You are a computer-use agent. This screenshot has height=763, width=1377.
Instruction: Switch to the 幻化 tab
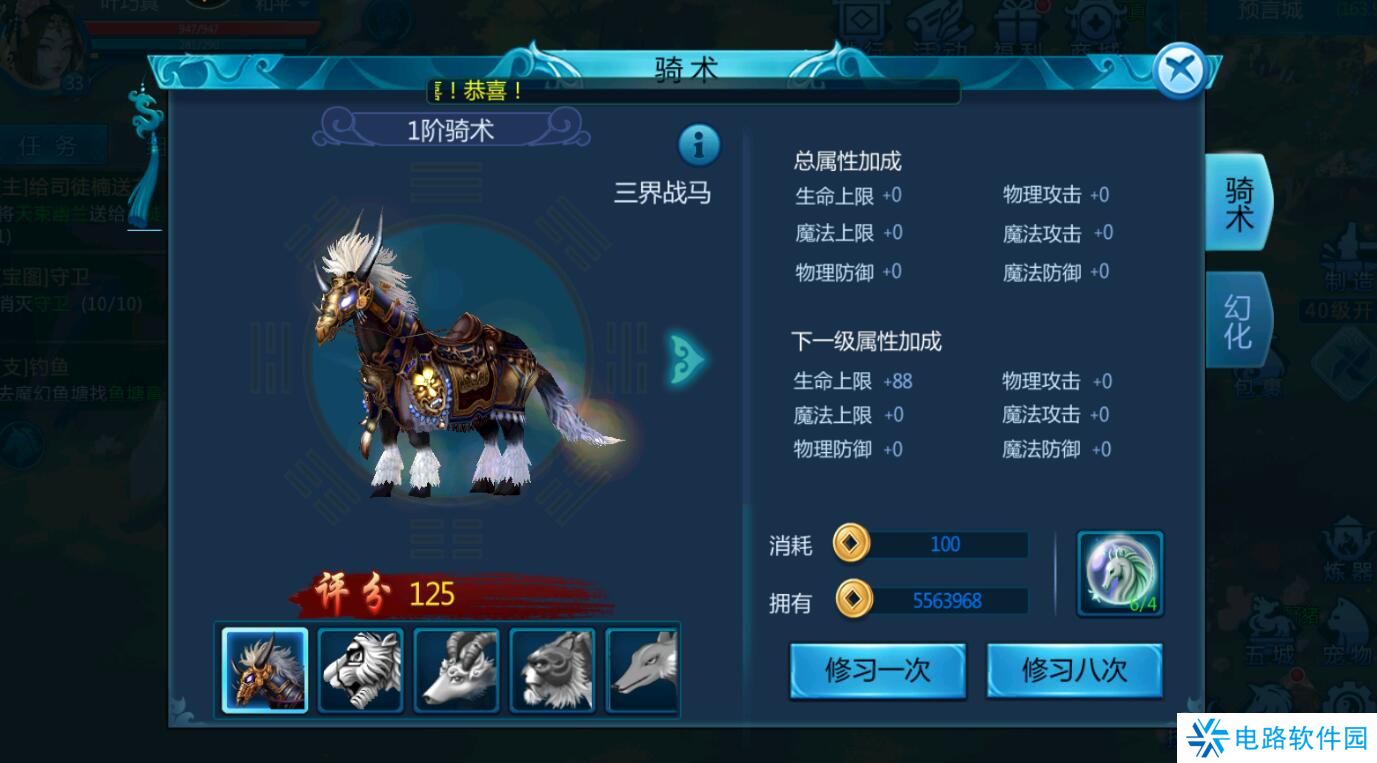tap(1238, 318)
